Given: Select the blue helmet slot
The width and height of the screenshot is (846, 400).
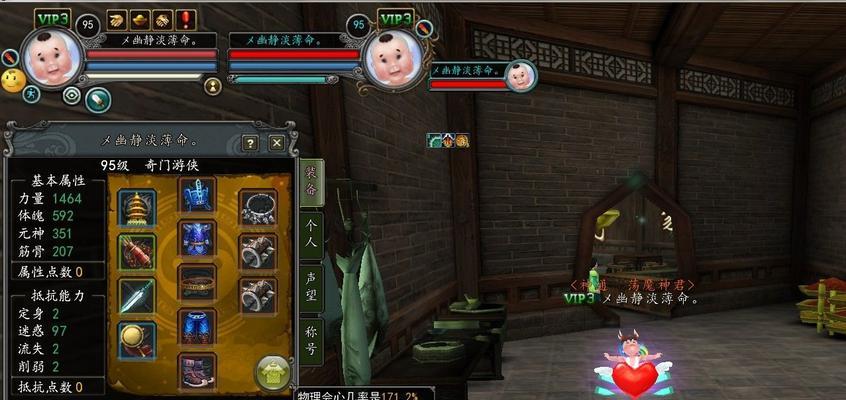Looking at the screenshot, I should (198, 194).
